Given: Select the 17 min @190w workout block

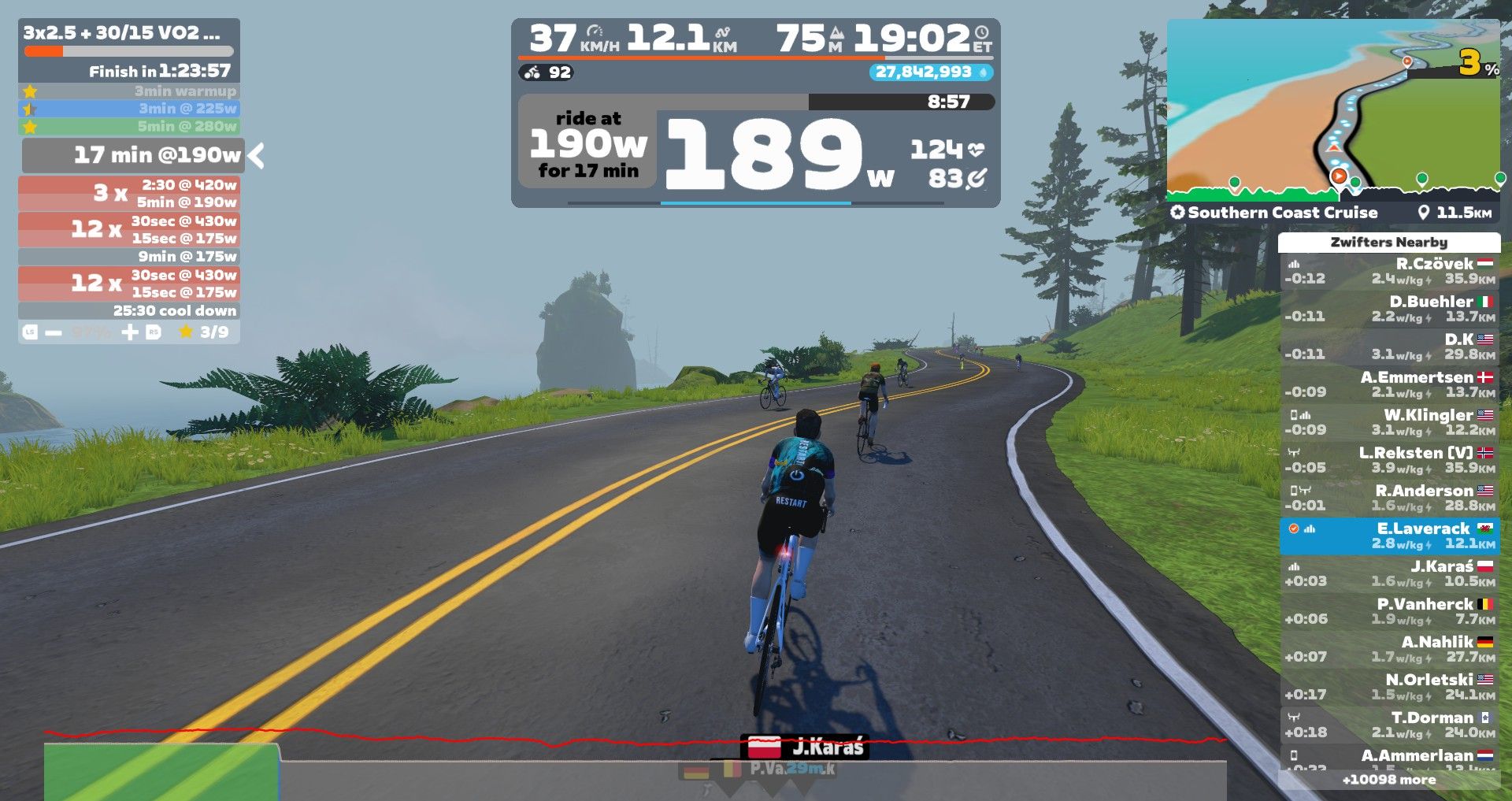Looking at the screenshot, I should click(132, 155).
